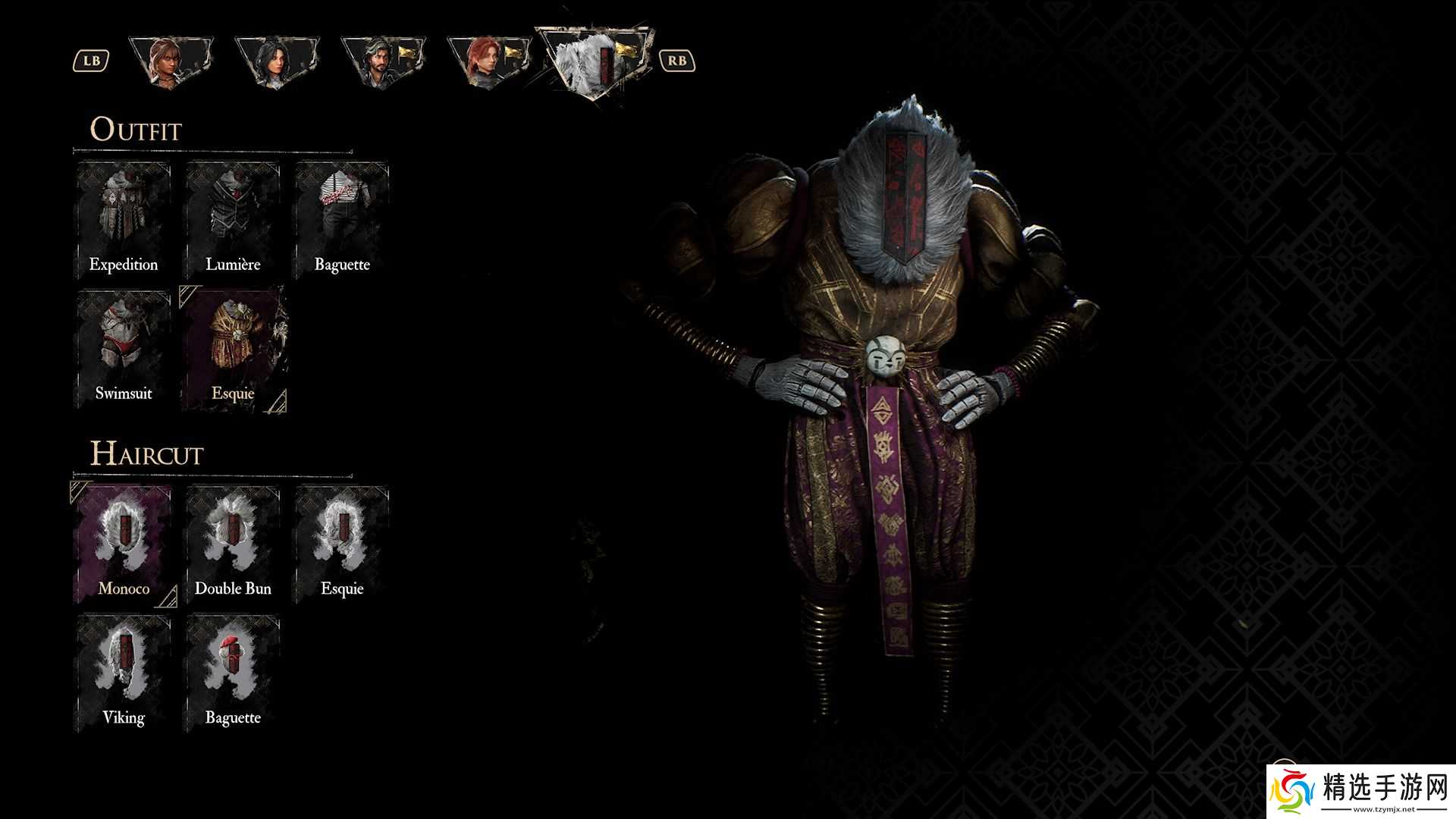Image resolution: width=1456 pixels, height=819 pixels.
Task: Equip the Baguette outfit
Action: 342,220
